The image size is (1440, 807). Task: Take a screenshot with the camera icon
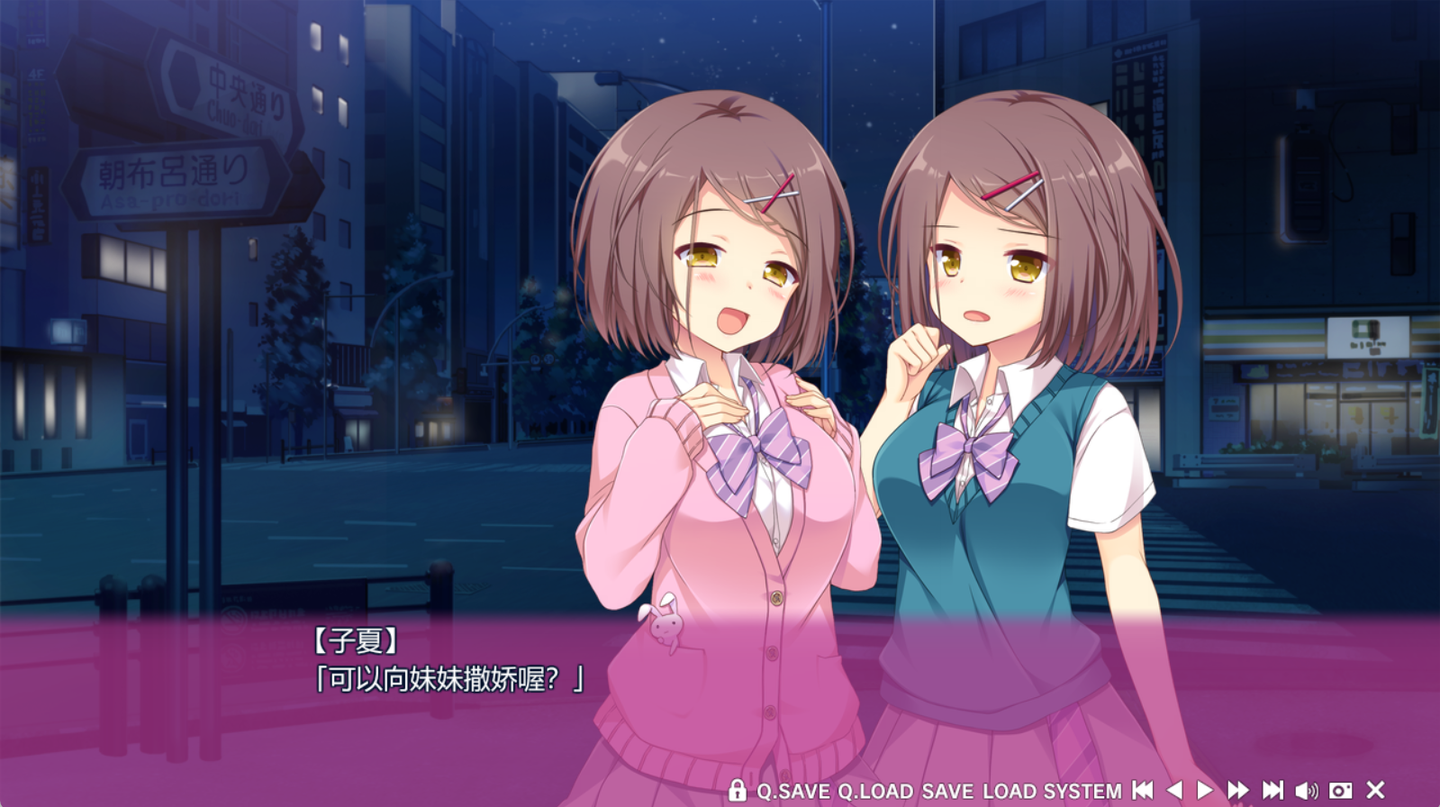(1341, 791)
